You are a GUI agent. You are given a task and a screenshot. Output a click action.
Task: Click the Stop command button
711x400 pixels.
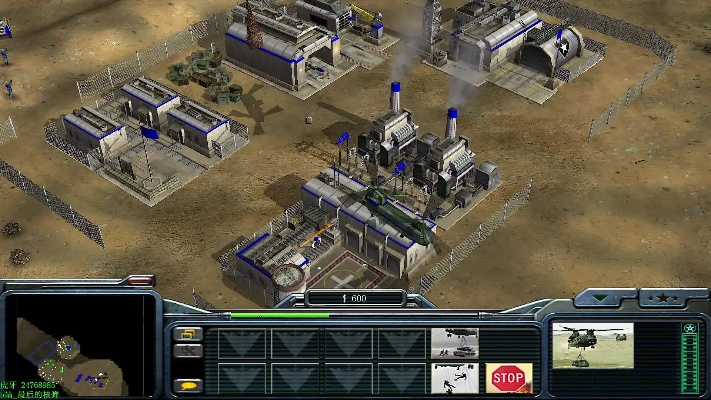(508, 378)
